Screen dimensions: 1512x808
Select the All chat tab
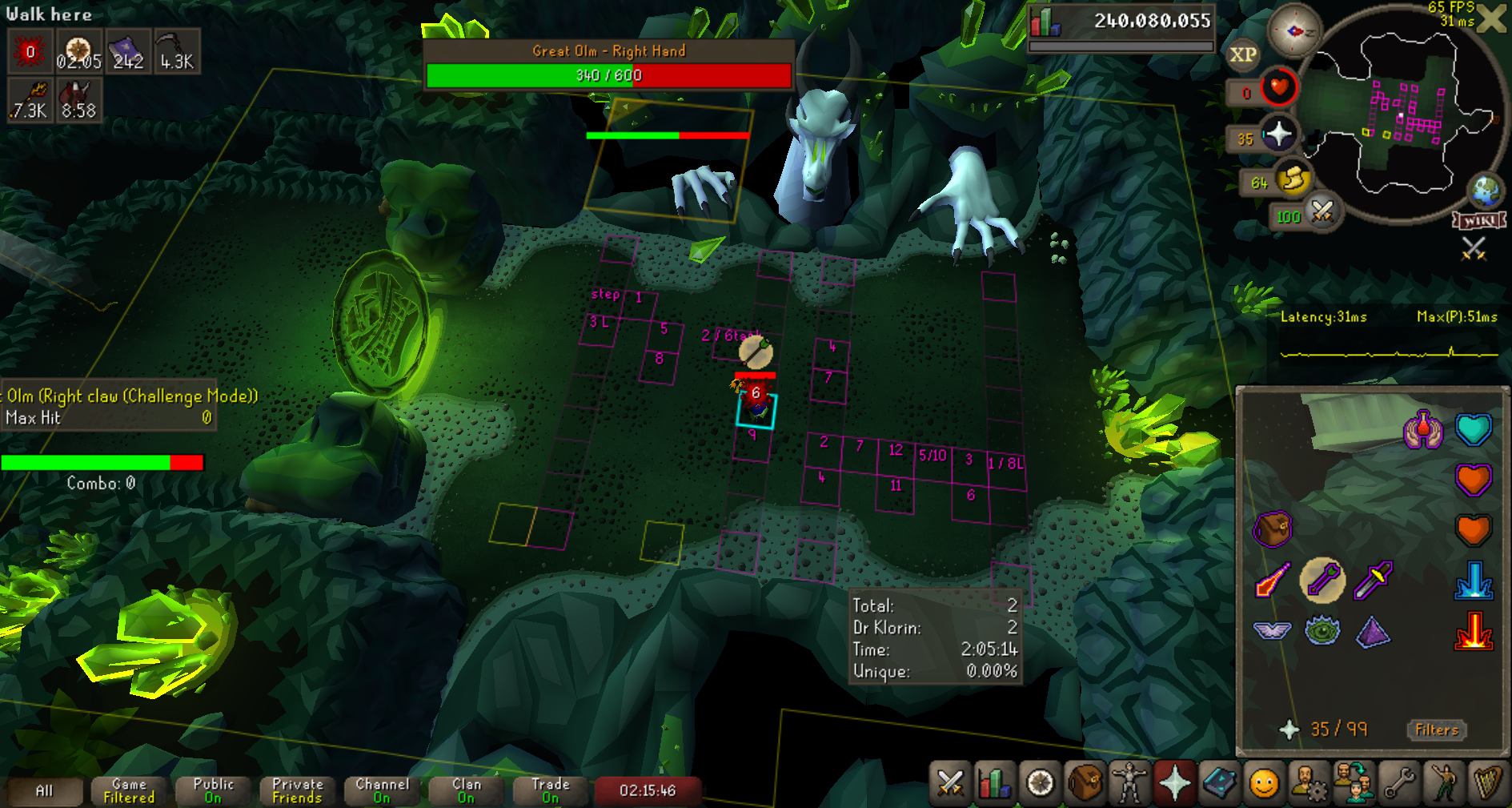(x=45, y=791)
